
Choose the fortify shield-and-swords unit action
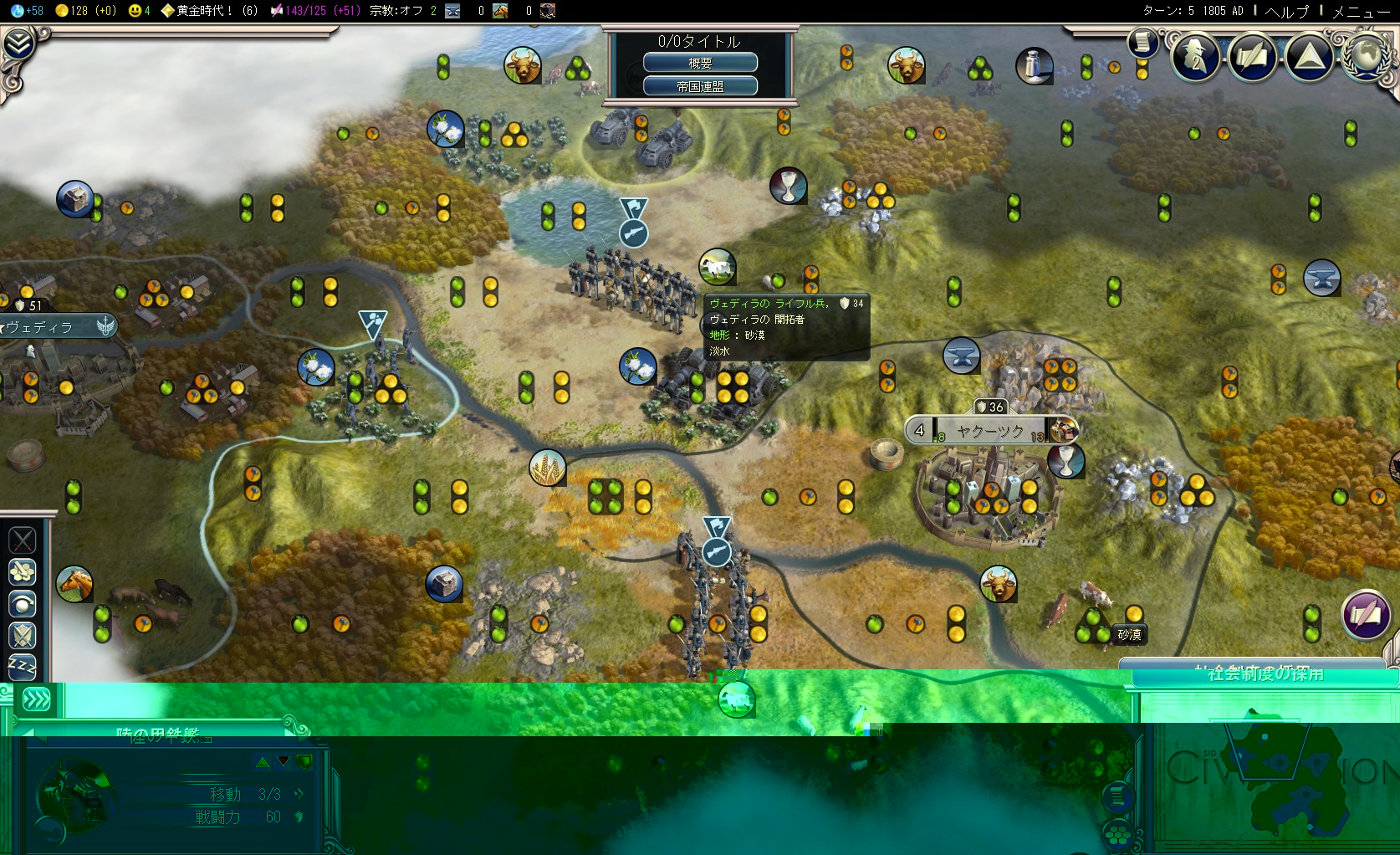(x=23, y=635)
